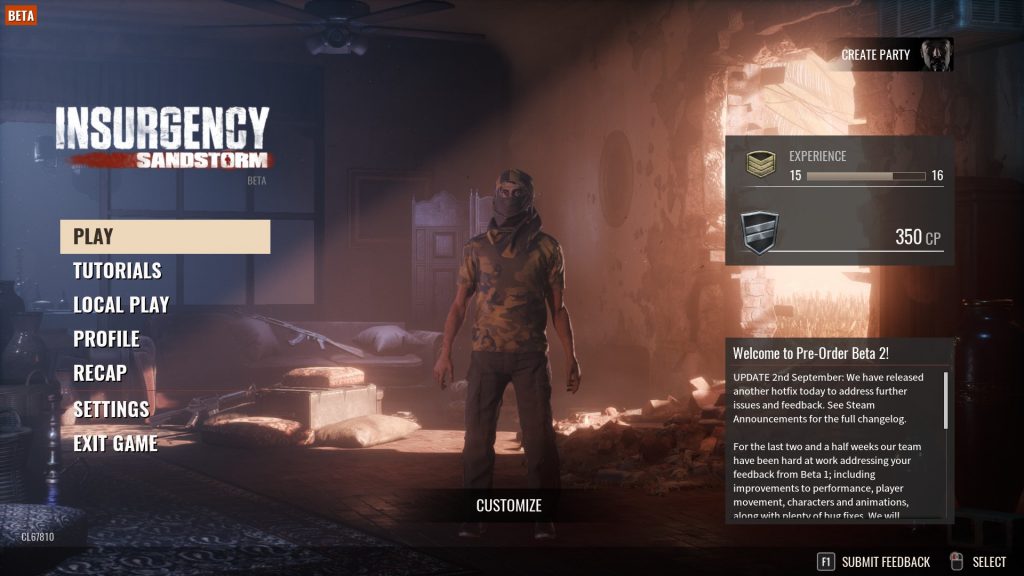Open the Settings menu

(111, 409)
